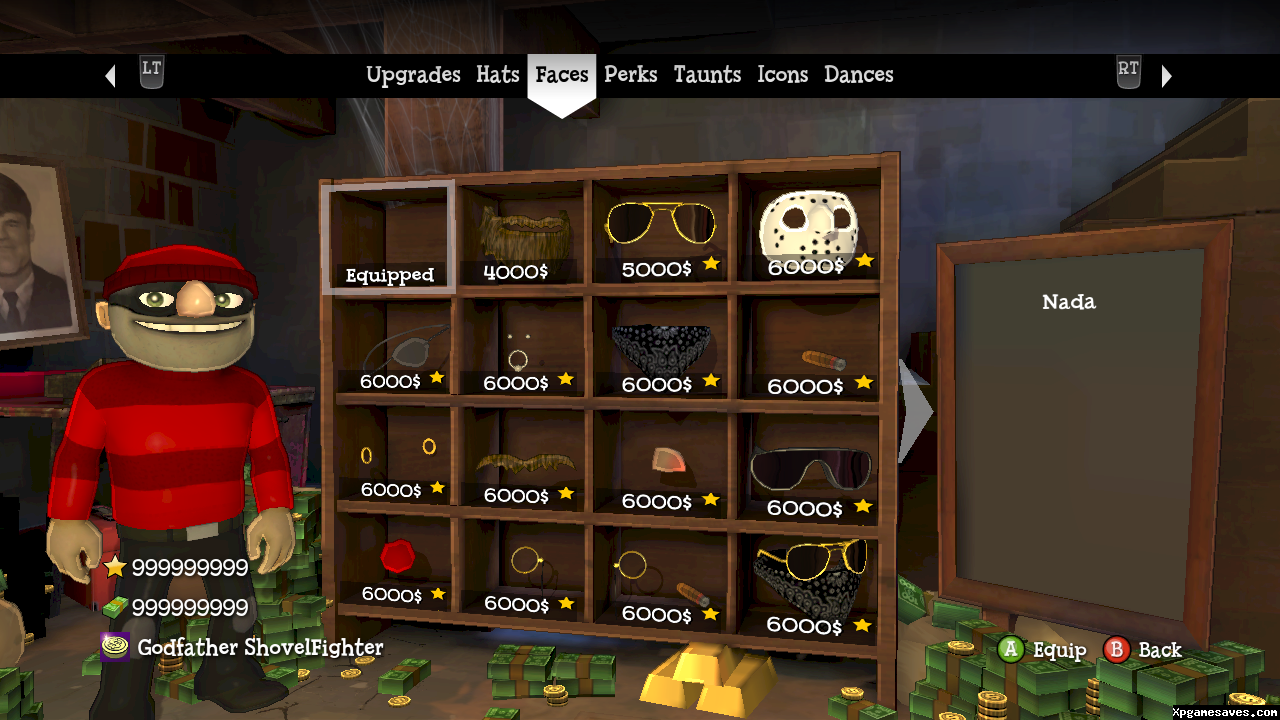This screenshot has height=720, width=1280.
Task: Click the next page arrow beside shelf
Action: coord(914,411)
